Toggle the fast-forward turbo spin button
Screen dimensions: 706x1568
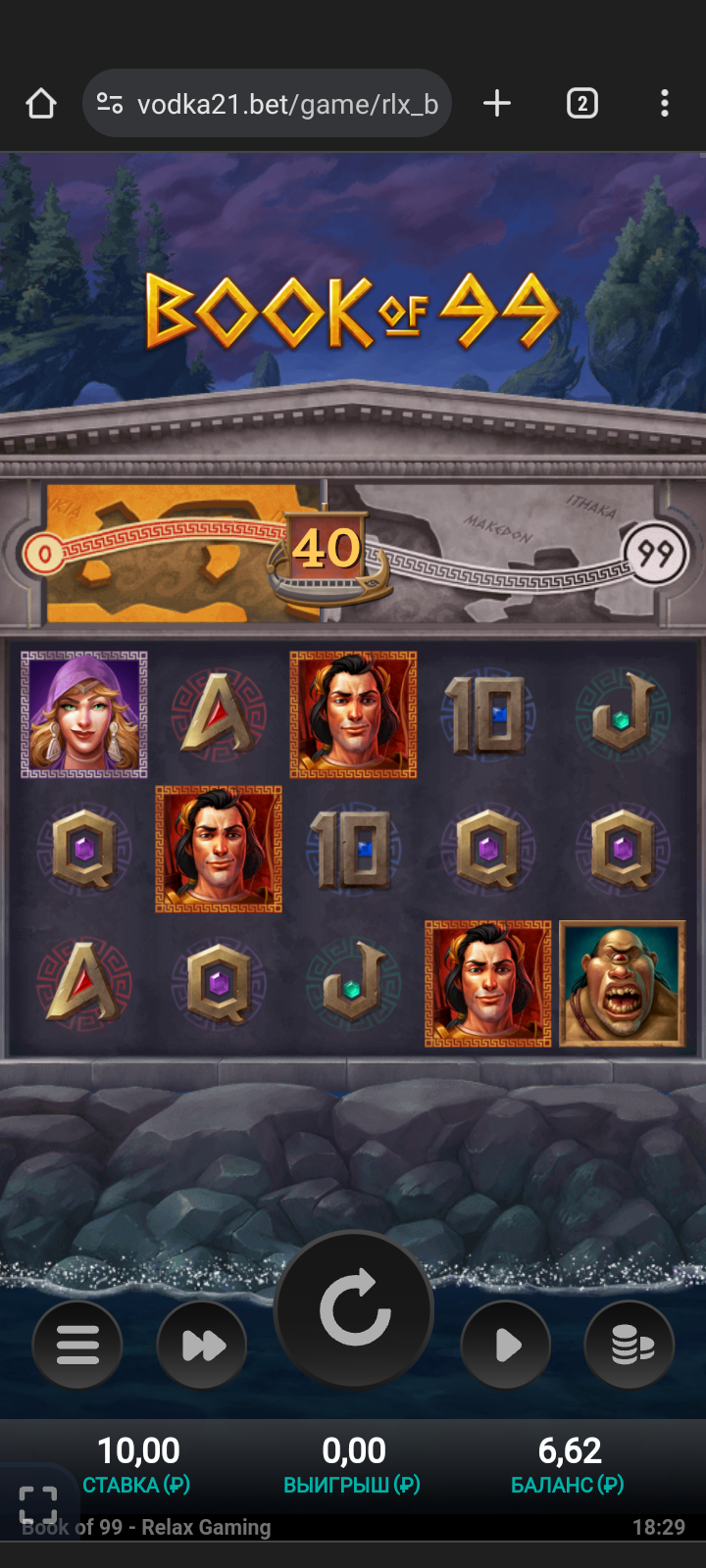202,1345
